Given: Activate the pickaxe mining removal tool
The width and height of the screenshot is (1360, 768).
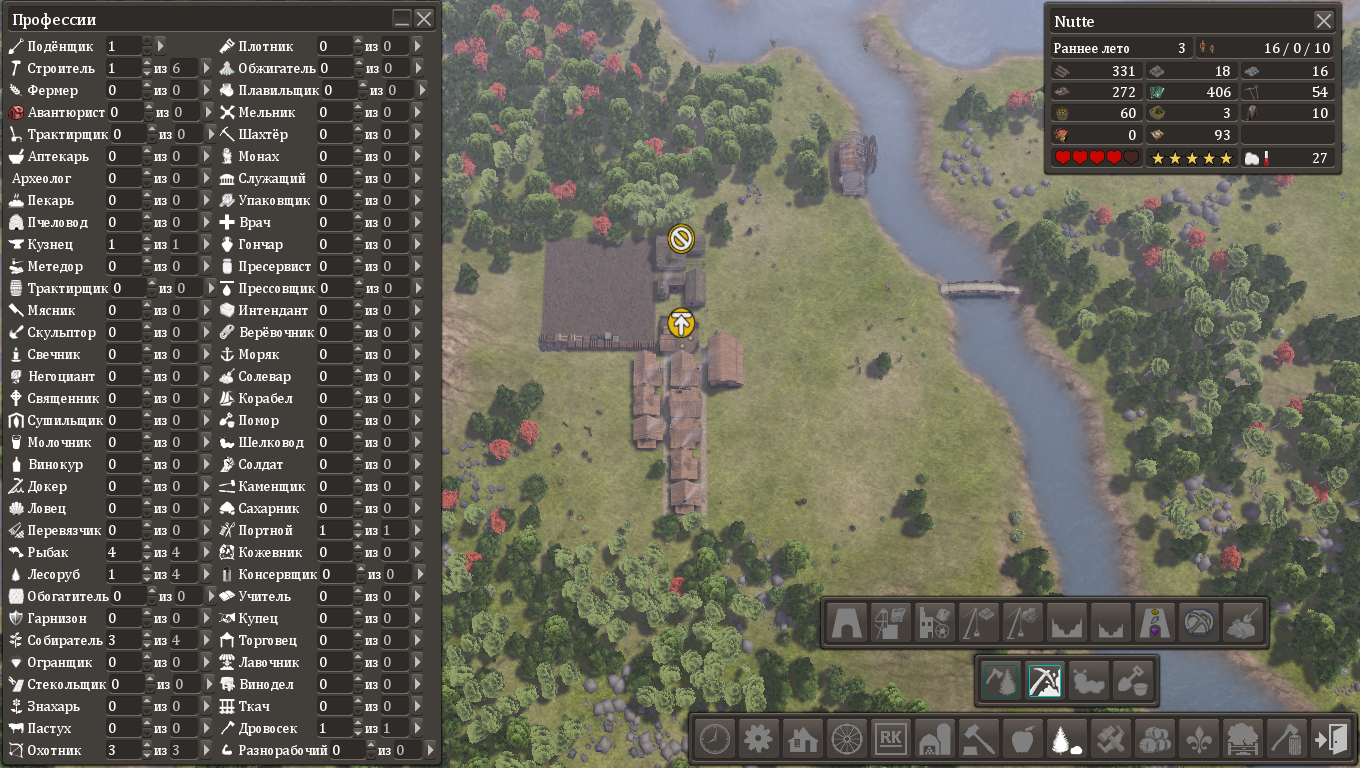Looking at the screenshot, I should click(x=1045, y=681).
